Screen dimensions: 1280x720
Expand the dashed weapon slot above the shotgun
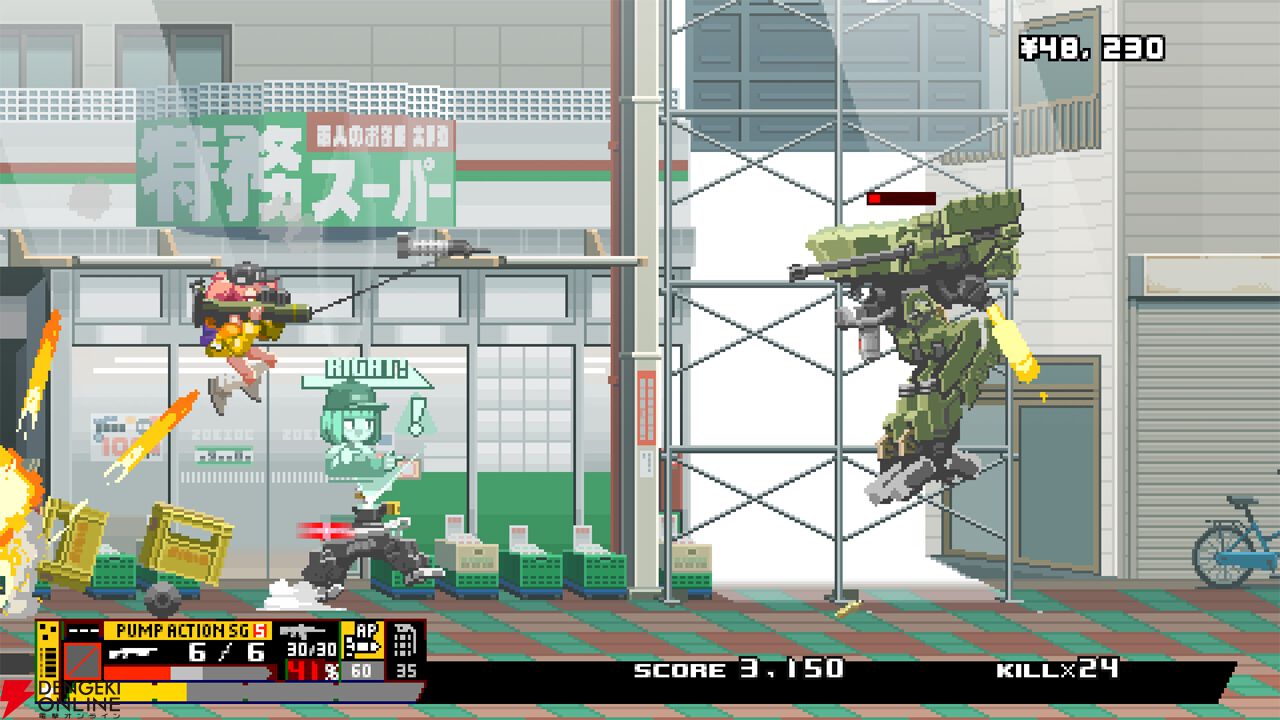coord(84,630)
